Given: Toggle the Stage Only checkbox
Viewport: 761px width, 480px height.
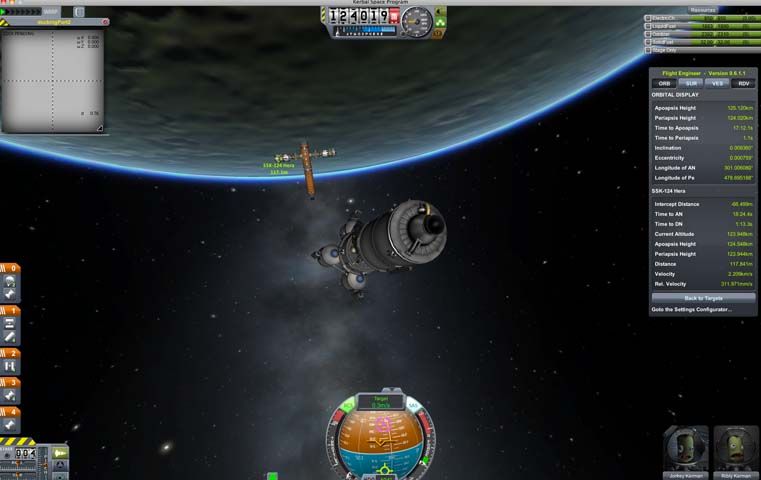Looking at the screenshot, I should 648,49.
